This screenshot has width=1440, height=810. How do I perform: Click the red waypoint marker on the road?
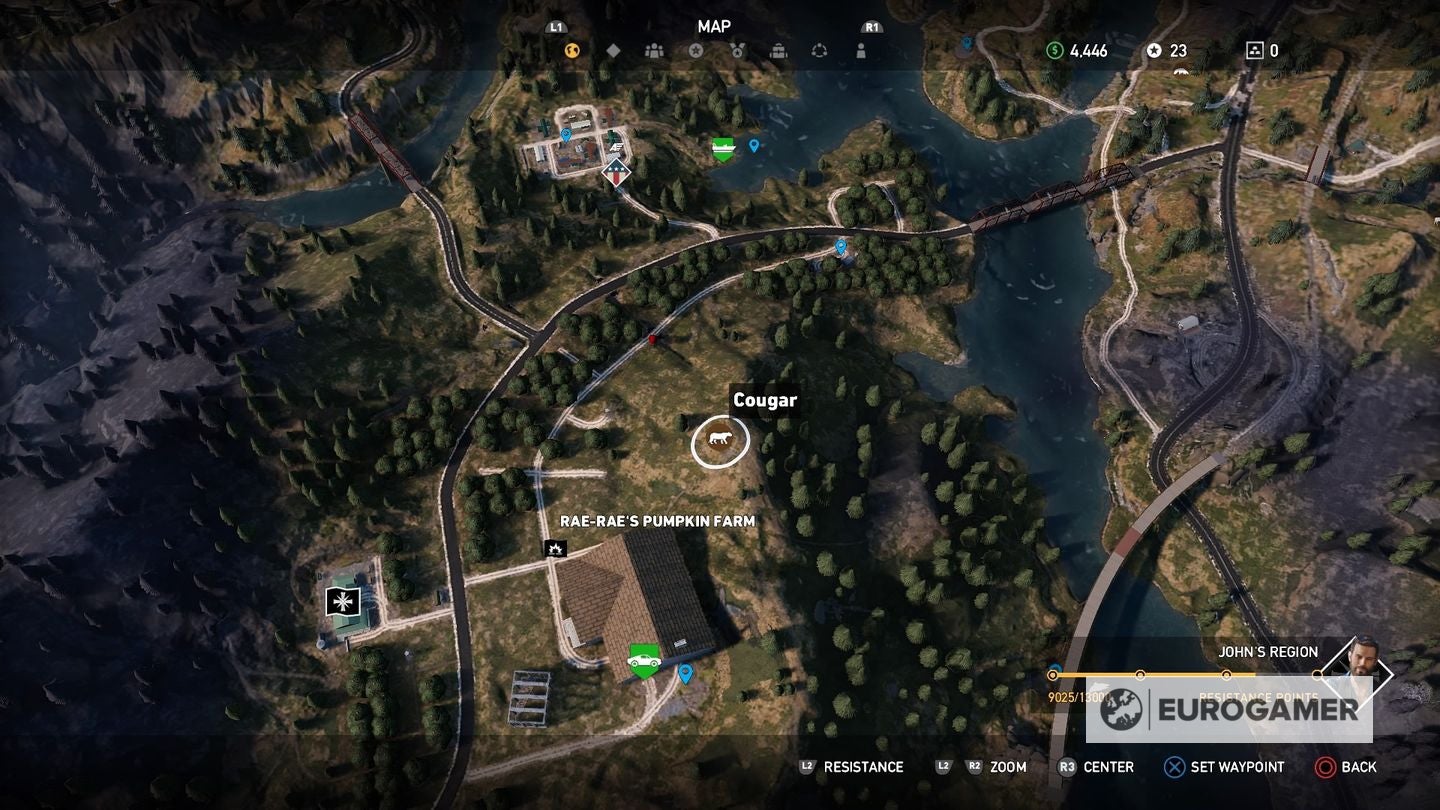coord(654,341)
